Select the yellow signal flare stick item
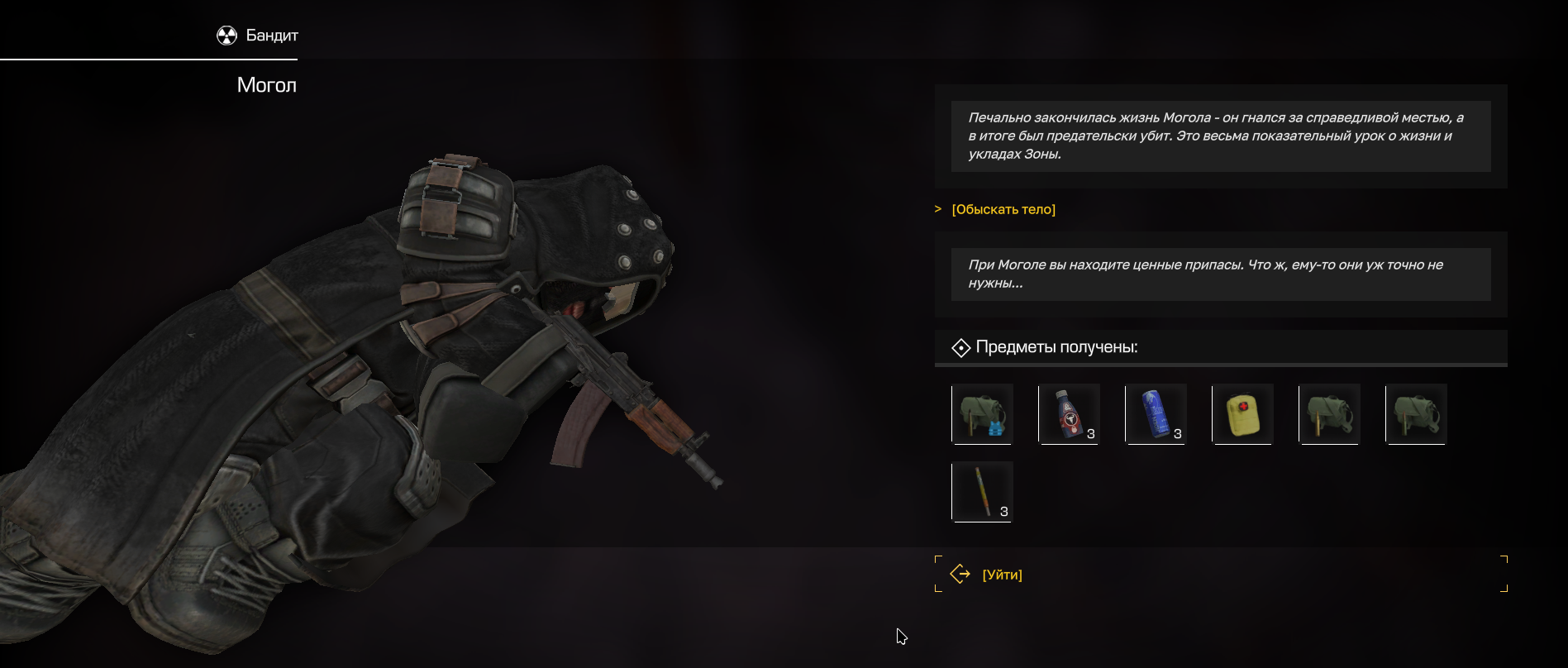 pyautogui.click(x=982, y=492)
